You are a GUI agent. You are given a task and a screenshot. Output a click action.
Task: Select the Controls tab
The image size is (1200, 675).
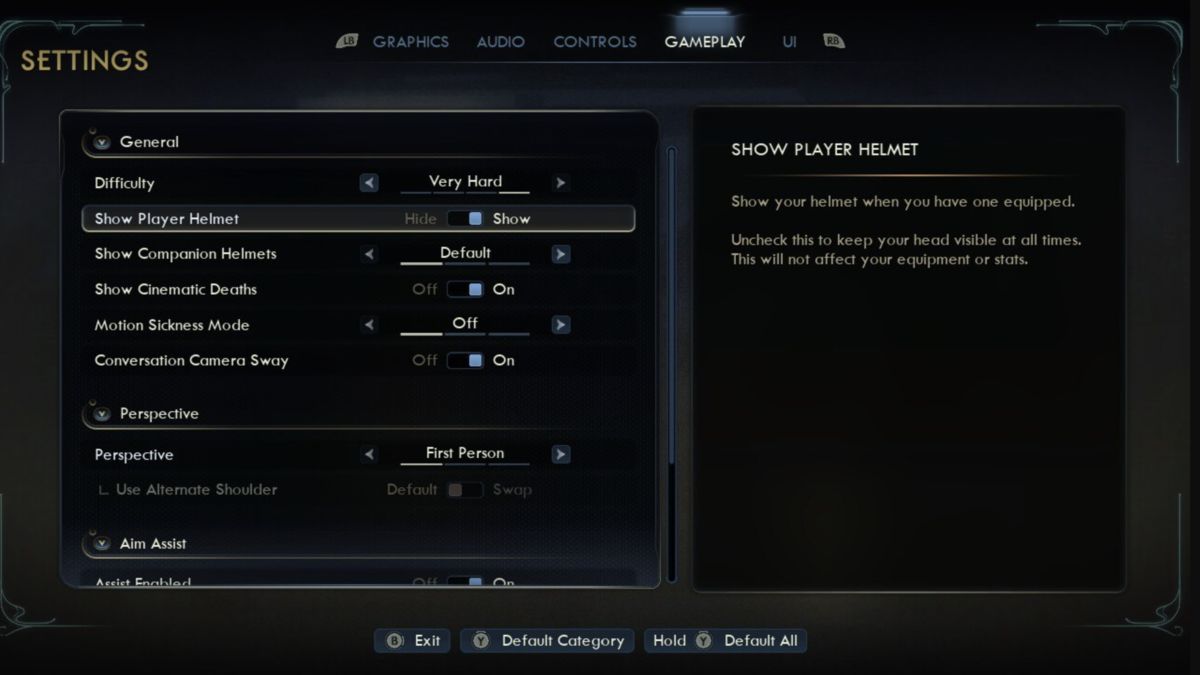tap(595, 42)
